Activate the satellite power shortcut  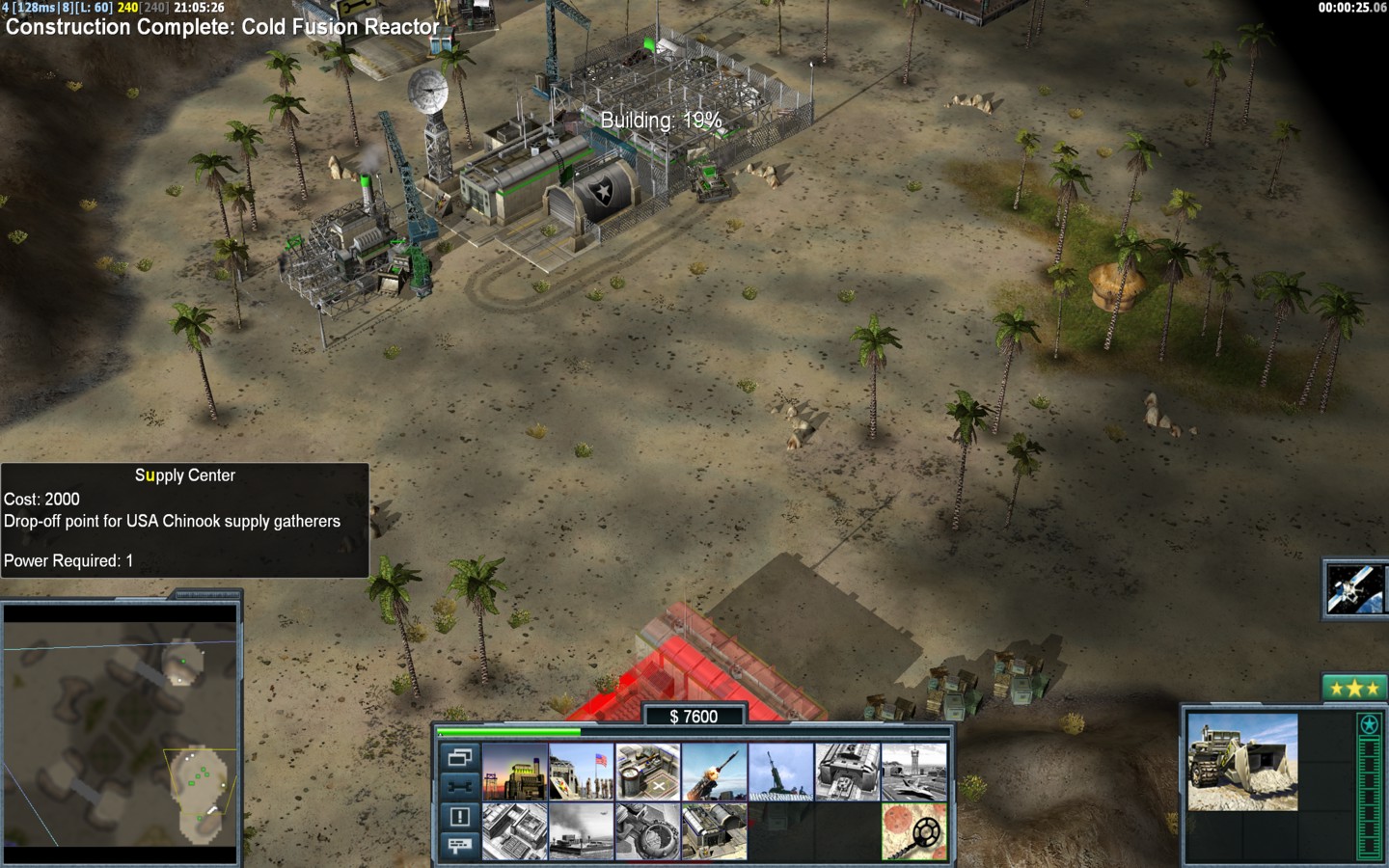coord(1354,588)
